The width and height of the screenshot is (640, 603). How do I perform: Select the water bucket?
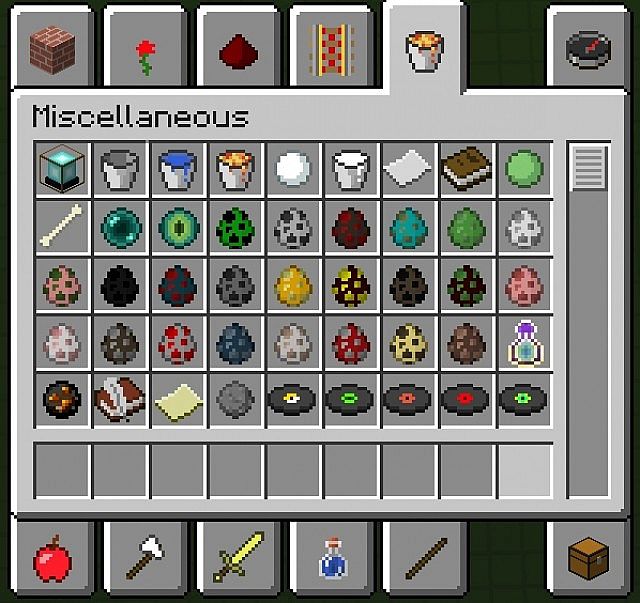(x=178, y=168)
